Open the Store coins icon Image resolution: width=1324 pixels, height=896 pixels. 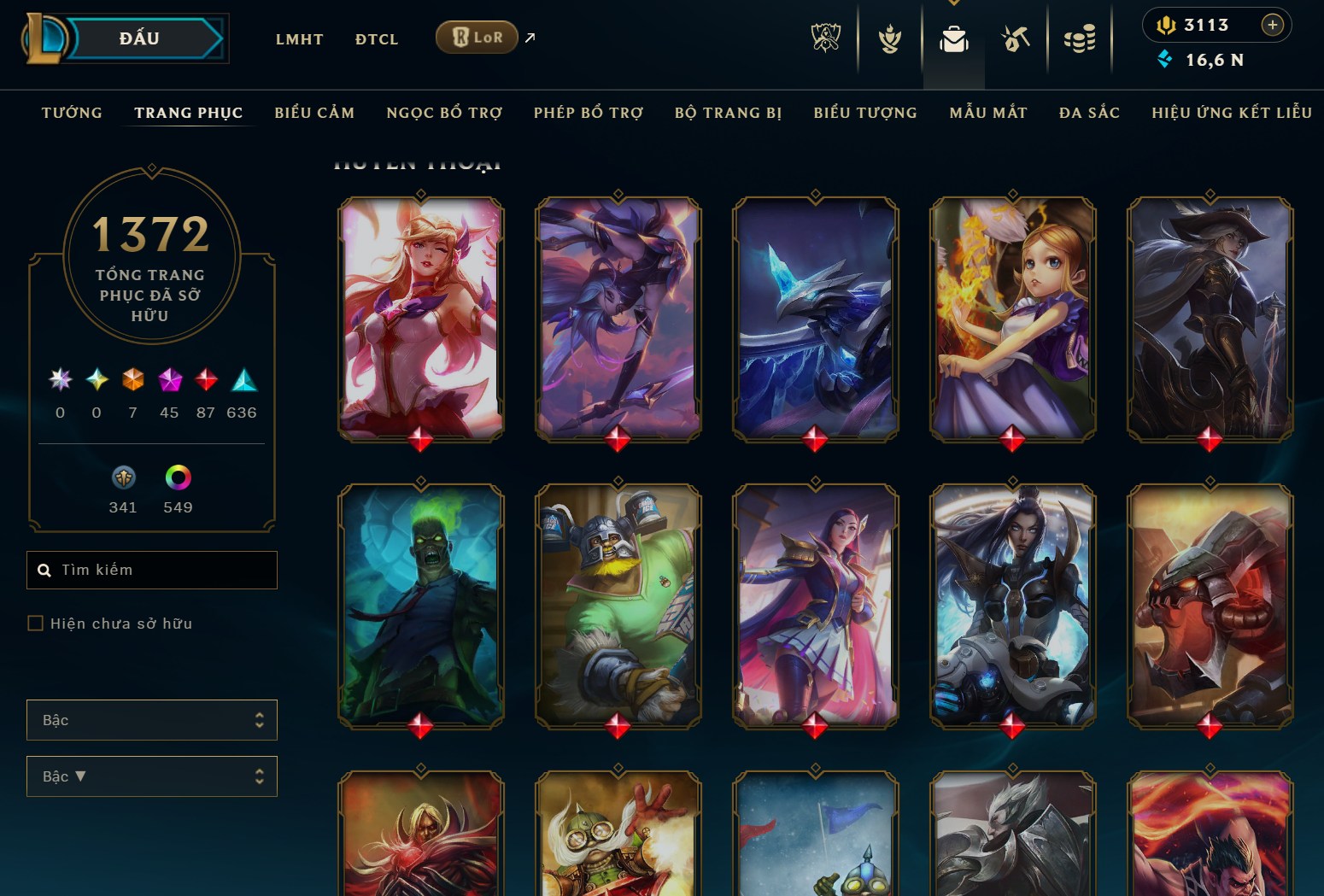pyautogui.click(x=1080, y=38)
